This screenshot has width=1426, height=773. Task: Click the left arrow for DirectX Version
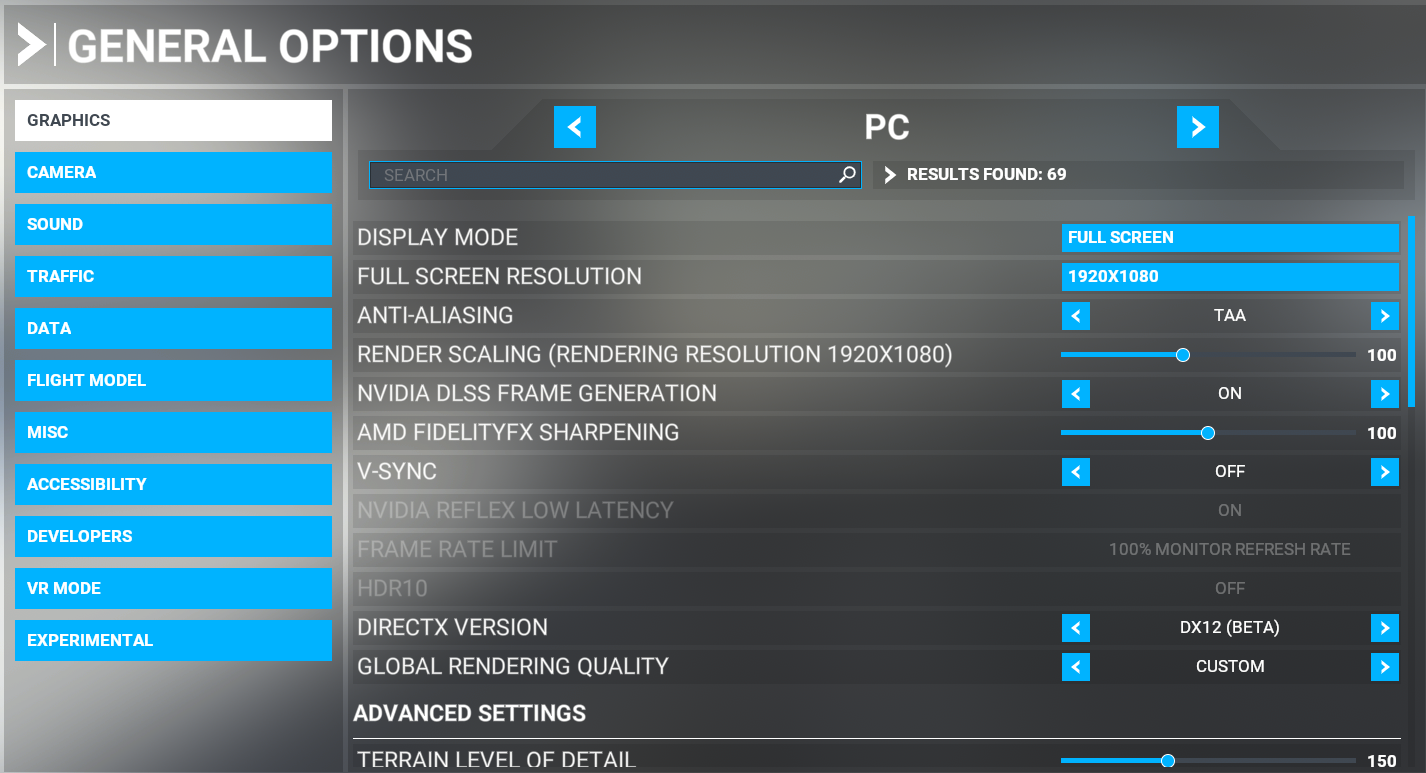(x=1076, y=628)
